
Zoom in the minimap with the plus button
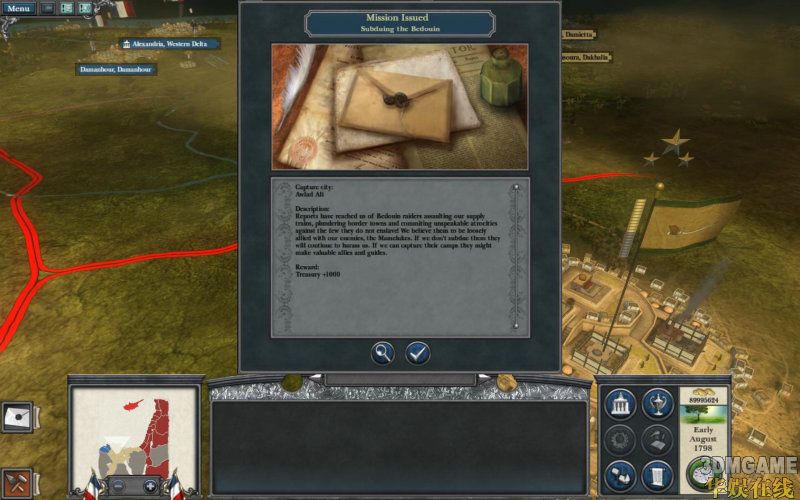[x=150, y=486]
